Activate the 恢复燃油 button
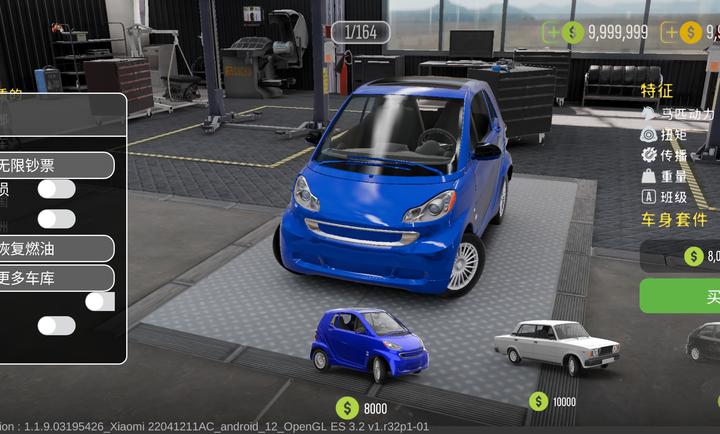720x434 pixels. pyautogui.click(x=56, y=248)
